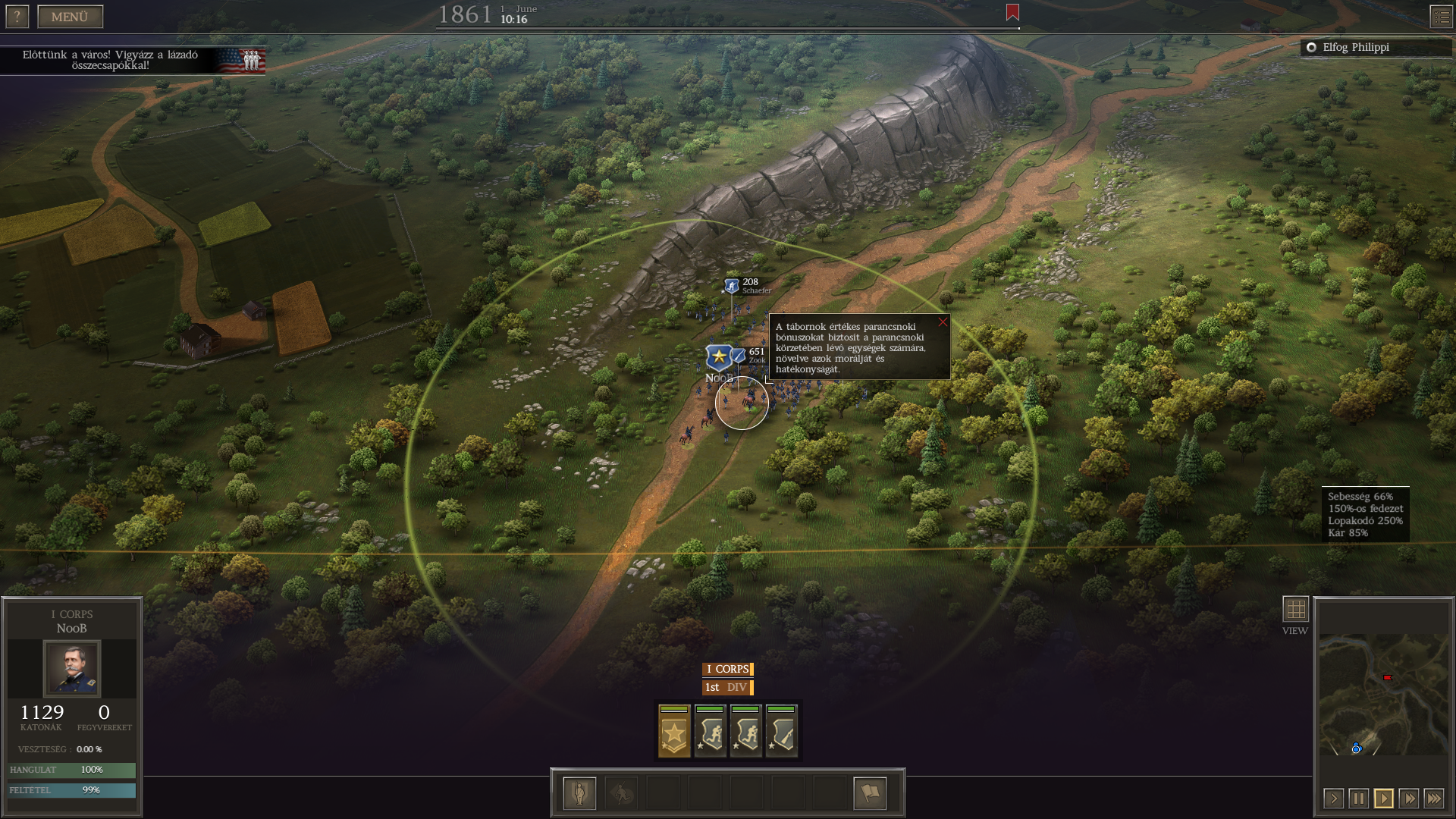Open the MENÜ button
The image size is (1456, 819).
pos(70,17)
